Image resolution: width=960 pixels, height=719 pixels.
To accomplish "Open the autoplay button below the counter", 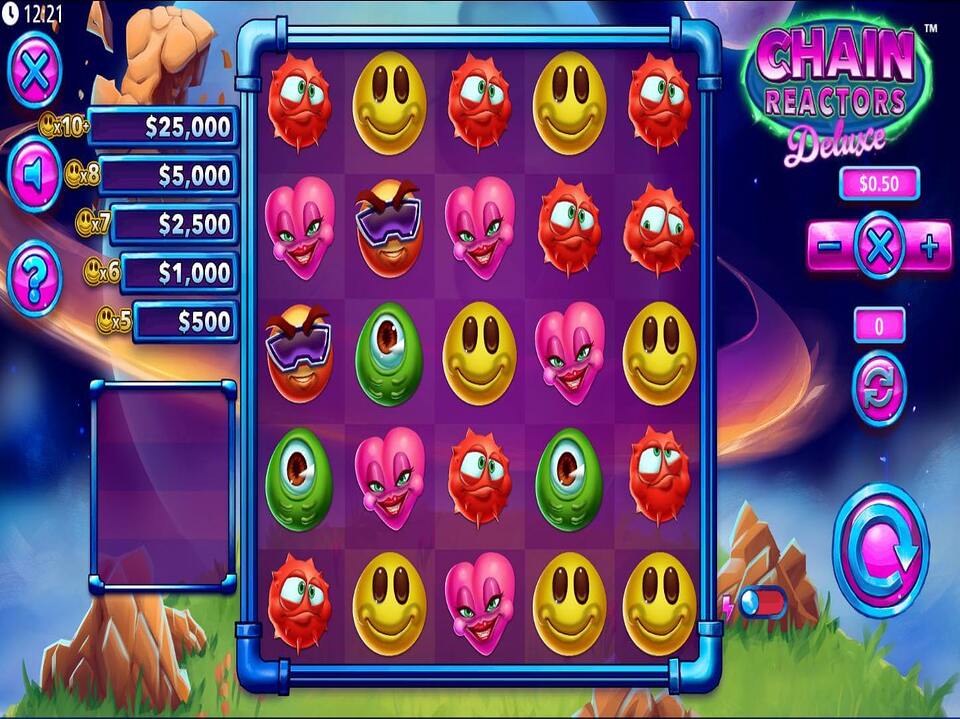I will [x=879, y=389].
